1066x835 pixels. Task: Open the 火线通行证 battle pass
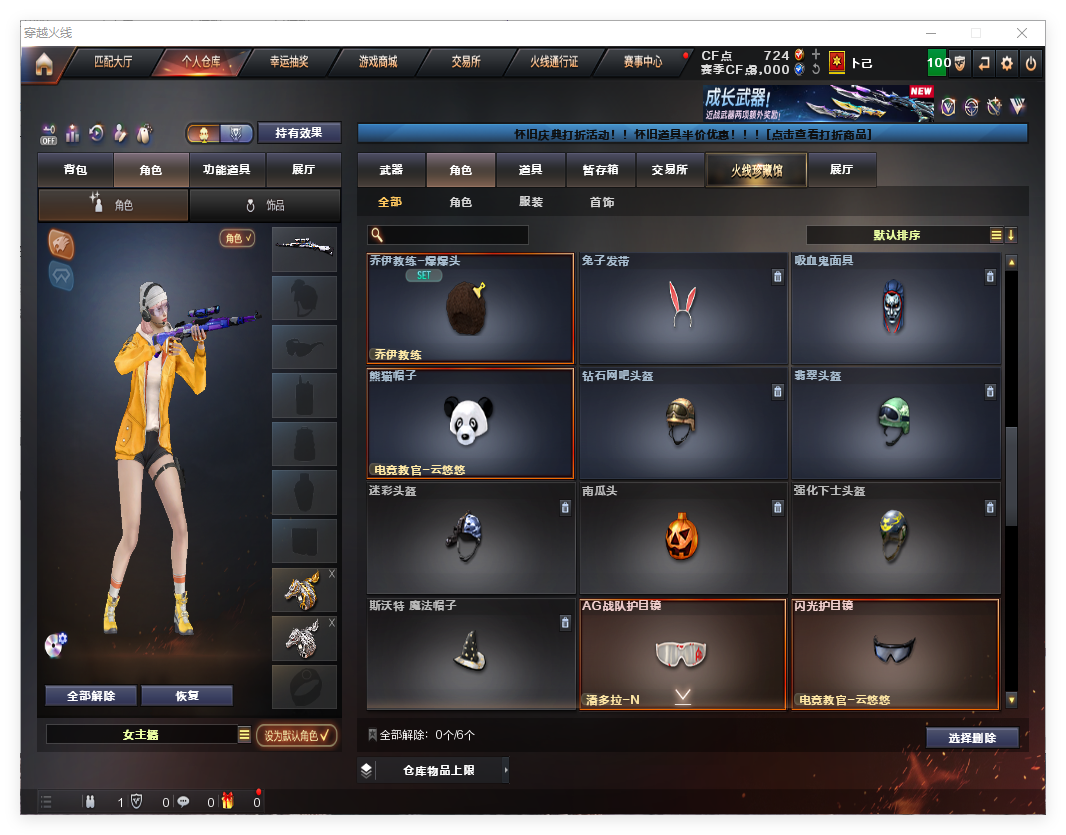554,62
